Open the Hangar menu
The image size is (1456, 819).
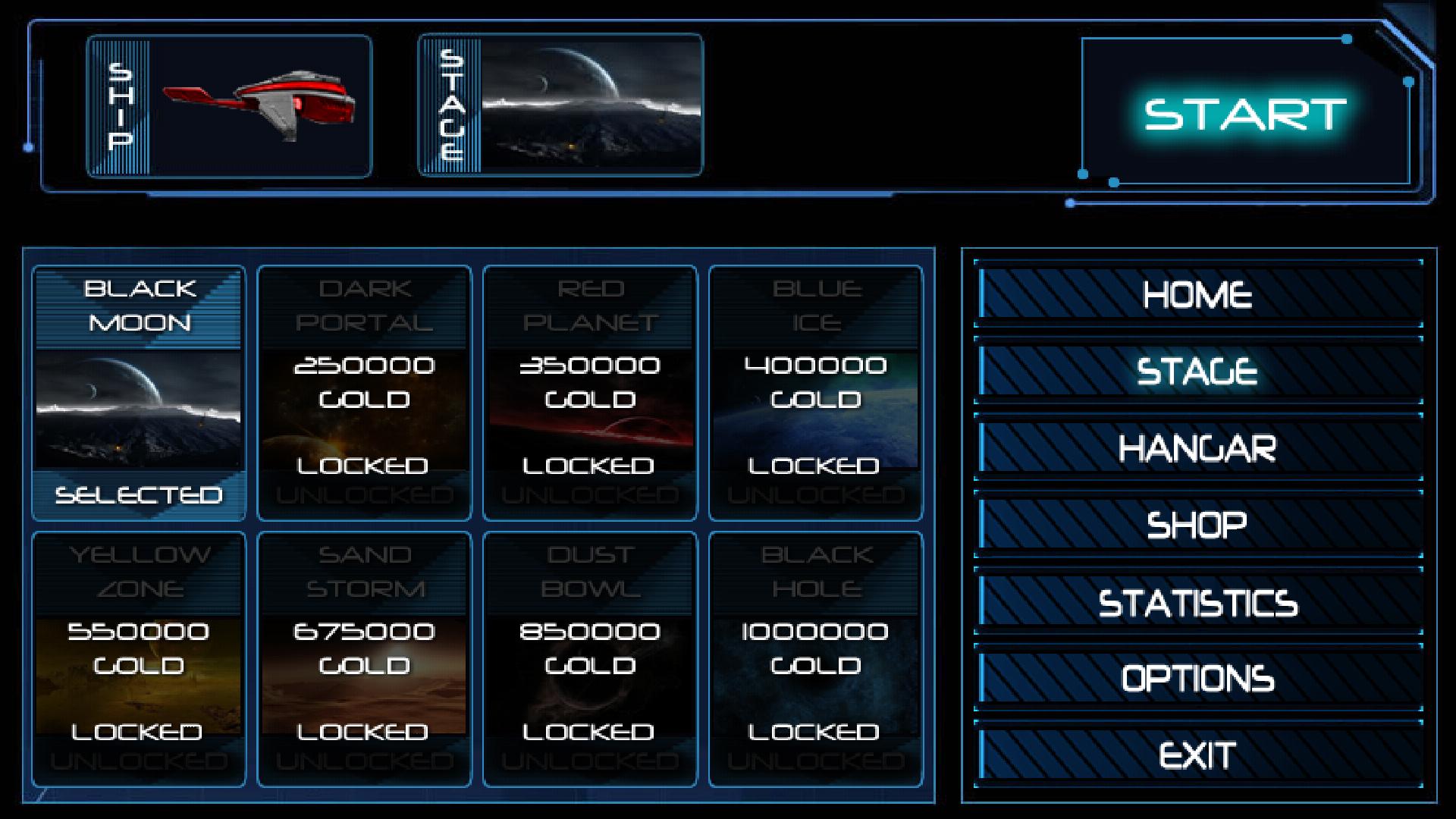coord(1197,447)
